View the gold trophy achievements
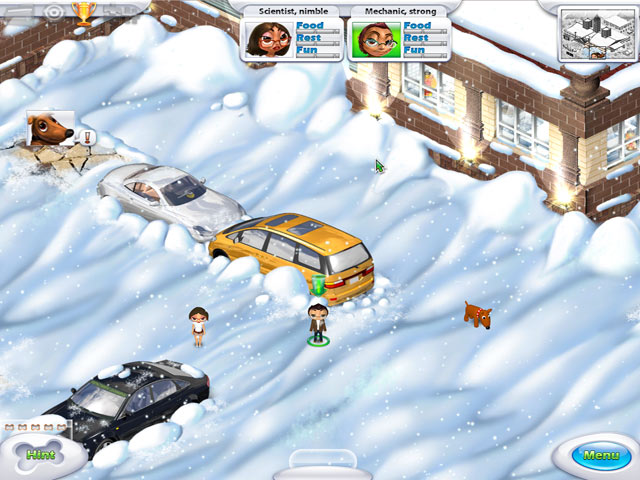The height and width of the screenshot is (480, 640). click(85, 12)
